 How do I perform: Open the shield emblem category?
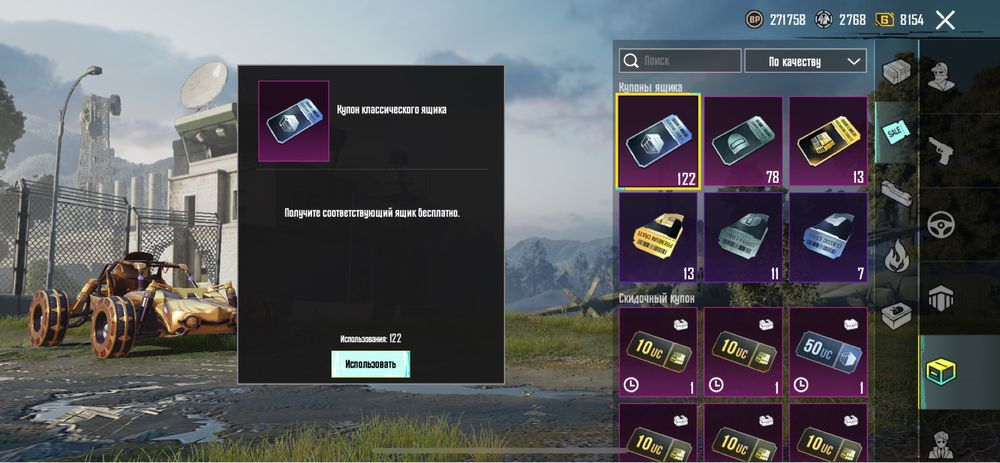pyautogui.click(x=940, y=297)
